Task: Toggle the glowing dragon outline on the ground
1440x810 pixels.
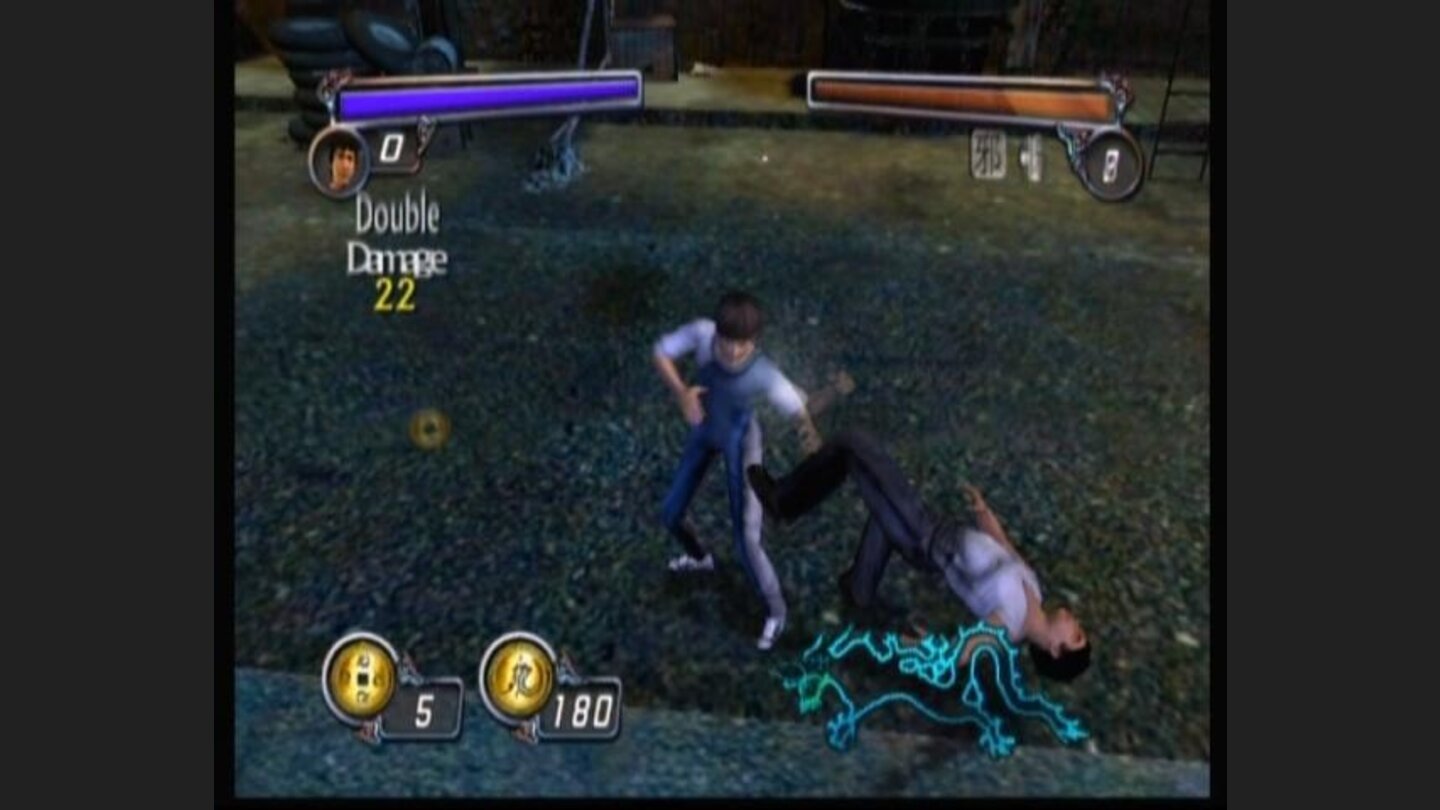Action: (x=930, y=685)
